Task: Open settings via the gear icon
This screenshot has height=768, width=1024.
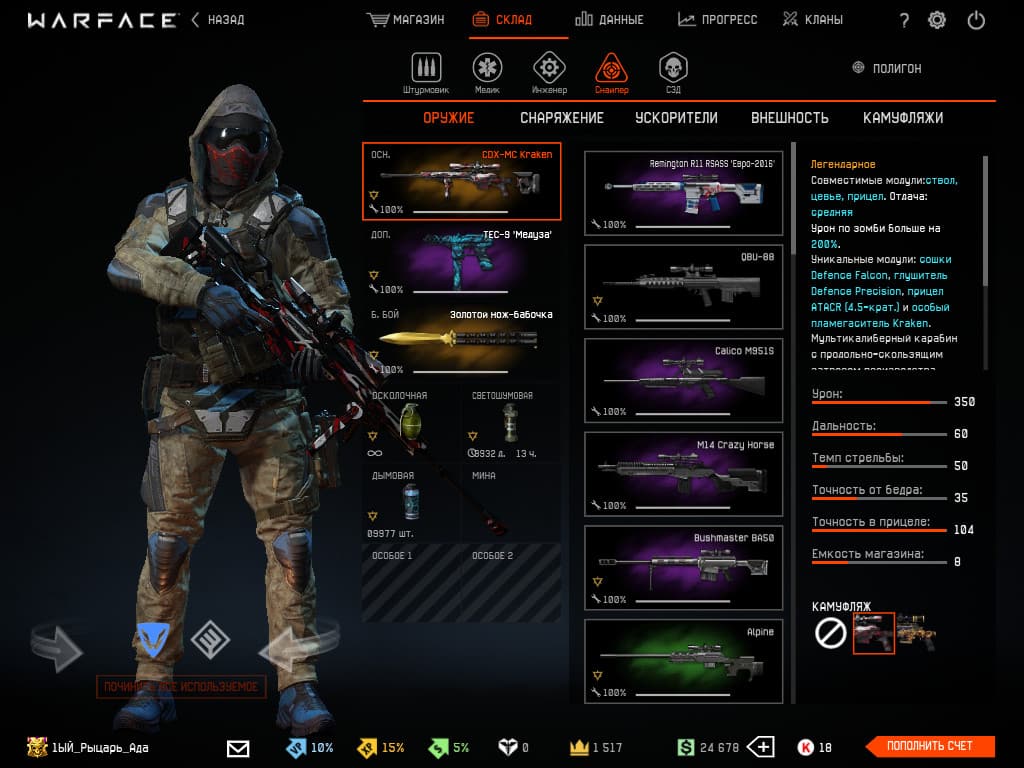Action: click(x=937, y=20)
